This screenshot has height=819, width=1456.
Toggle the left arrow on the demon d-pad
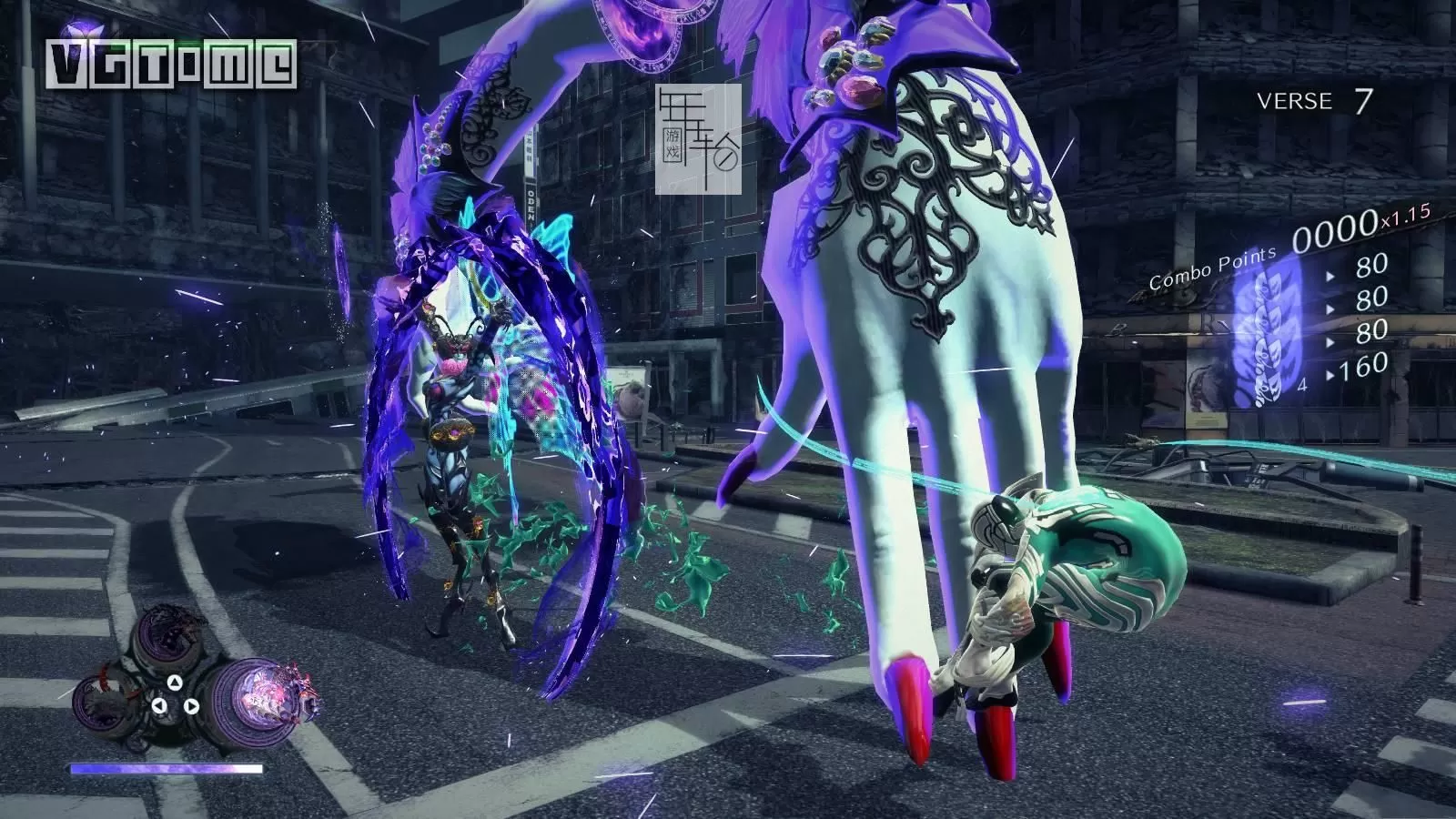[159, 705]
